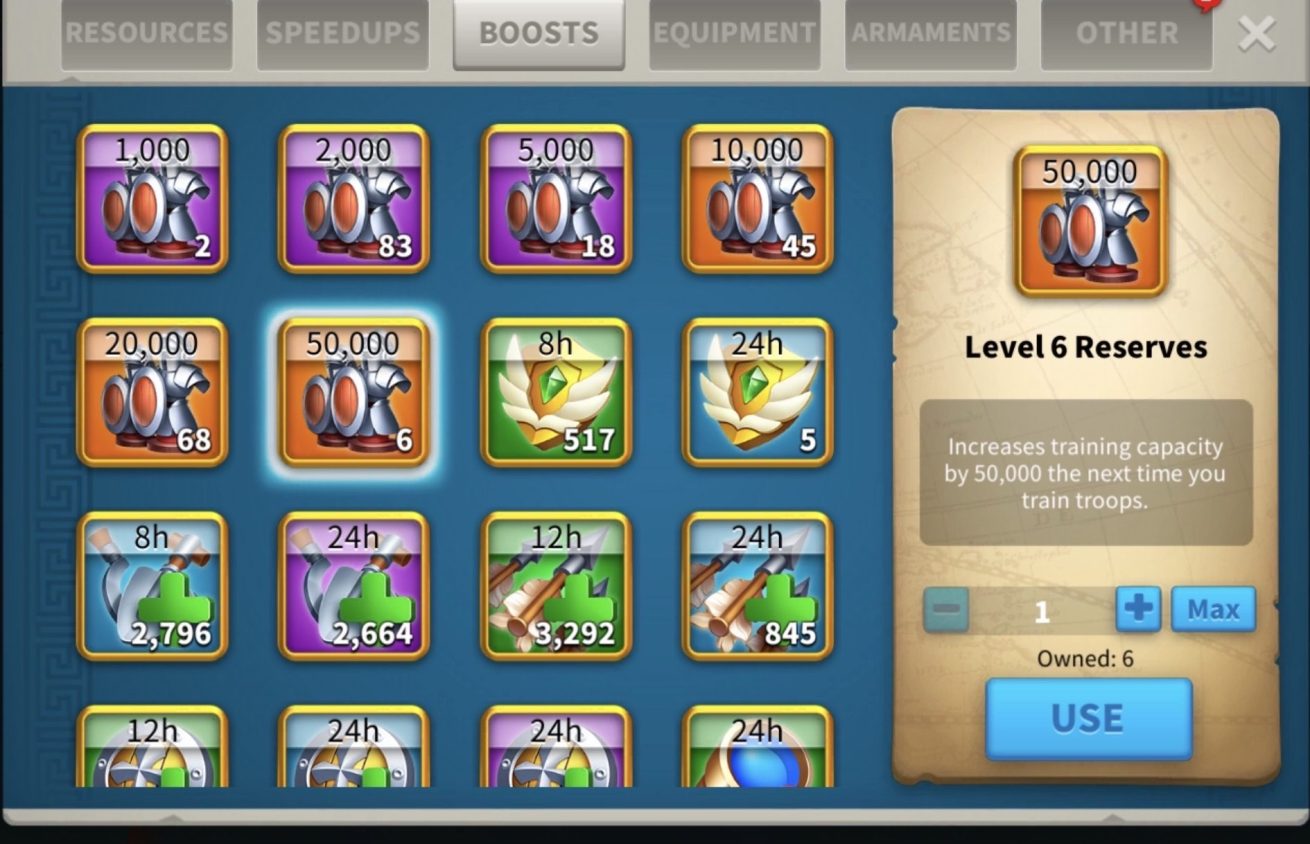Select the 24h purple potion boost
Viewport: 1310px width, 844px height.
coord(354,587)
